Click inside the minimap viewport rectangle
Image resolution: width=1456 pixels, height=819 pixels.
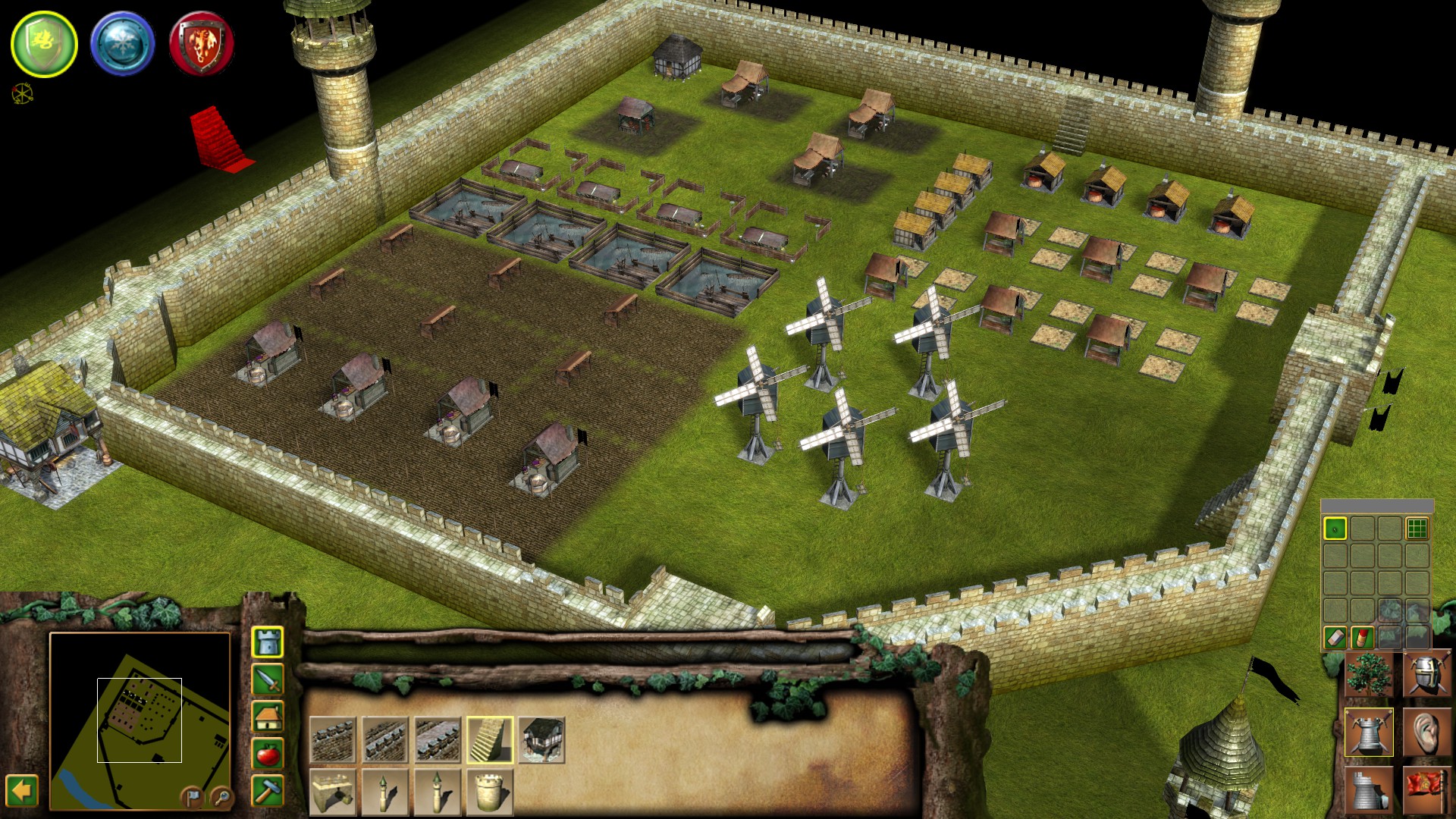pyautogui.click(x=140, y=719)
